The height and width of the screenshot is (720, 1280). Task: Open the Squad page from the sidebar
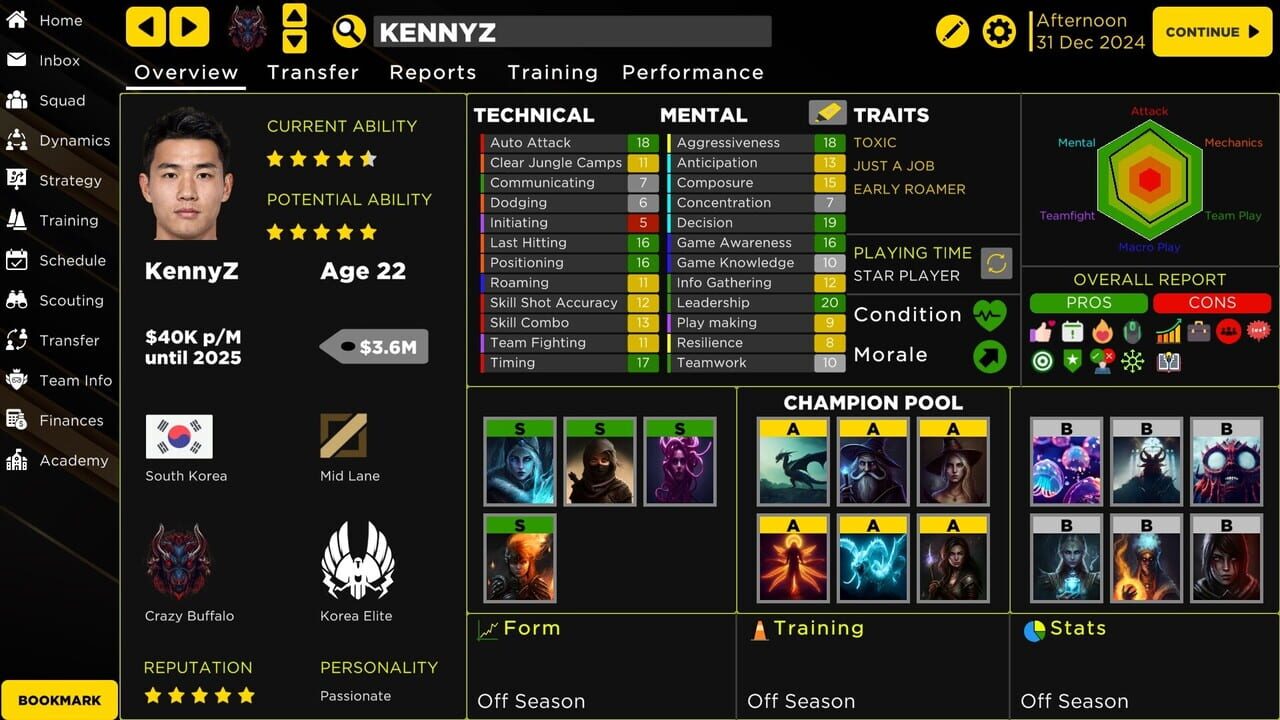[x=60, y=100]
